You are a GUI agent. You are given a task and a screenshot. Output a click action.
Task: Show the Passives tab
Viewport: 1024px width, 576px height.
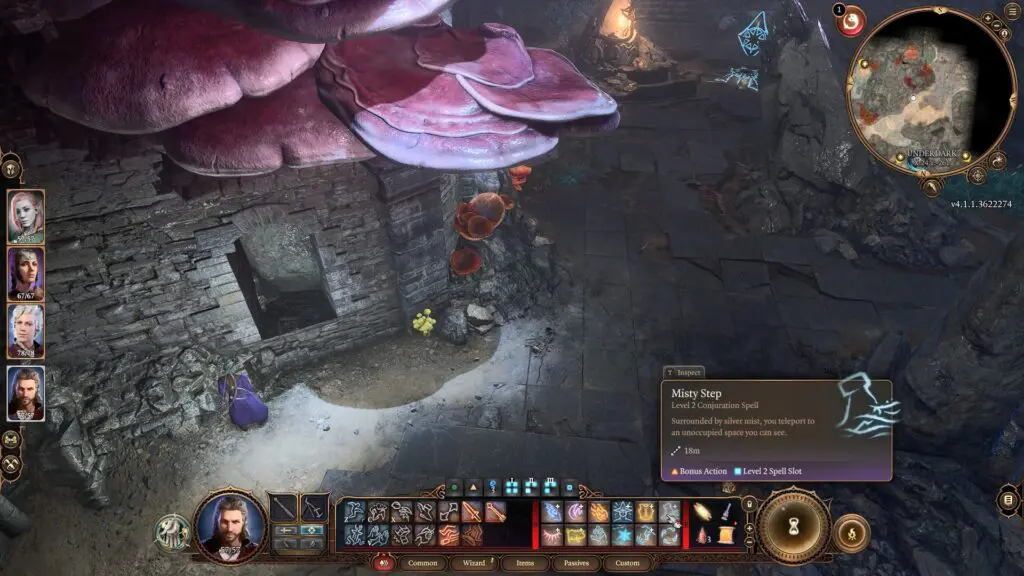(x=576, y=563)
